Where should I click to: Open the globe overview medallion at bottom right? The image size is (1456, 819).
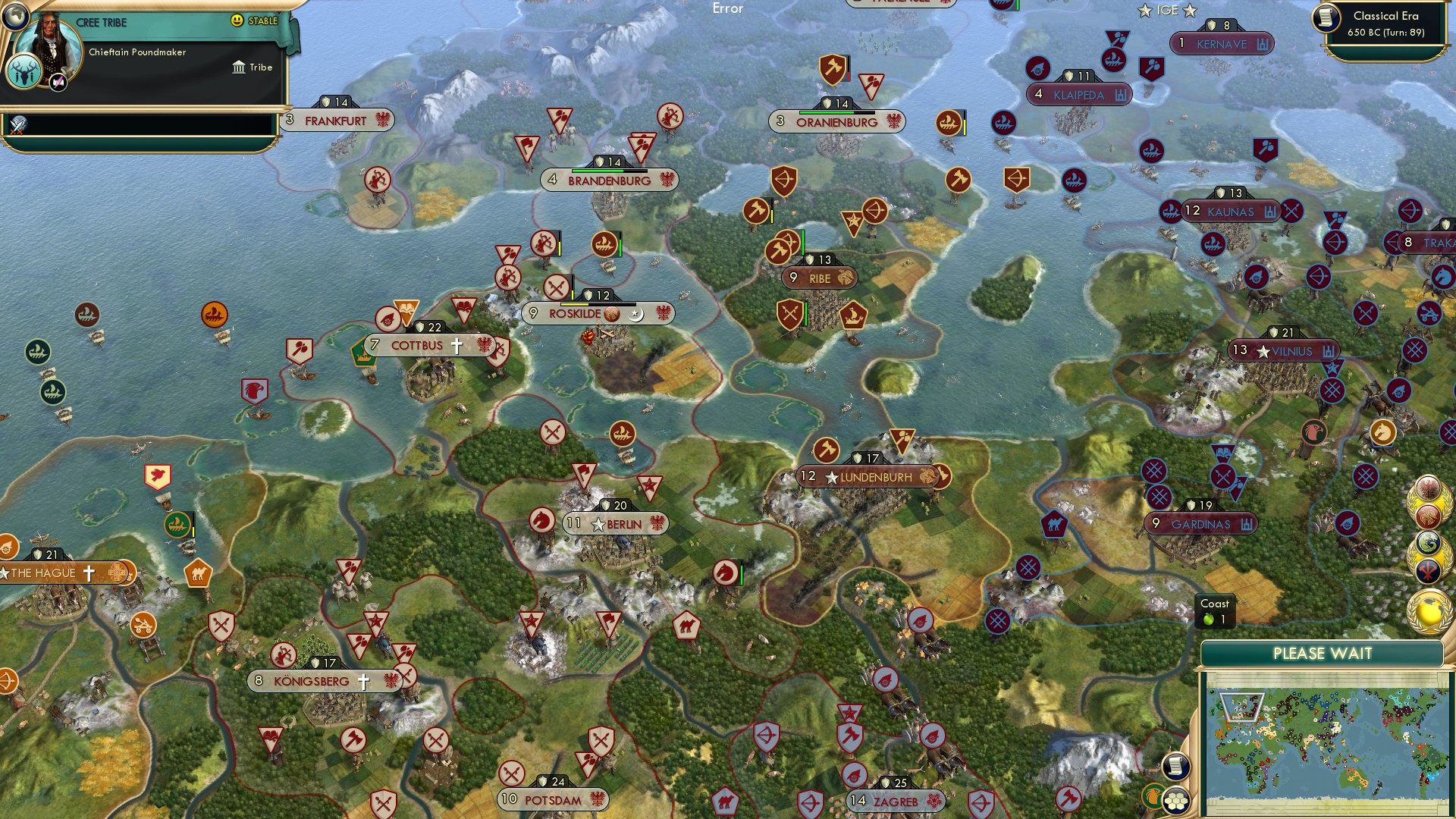pos(1428,609)
